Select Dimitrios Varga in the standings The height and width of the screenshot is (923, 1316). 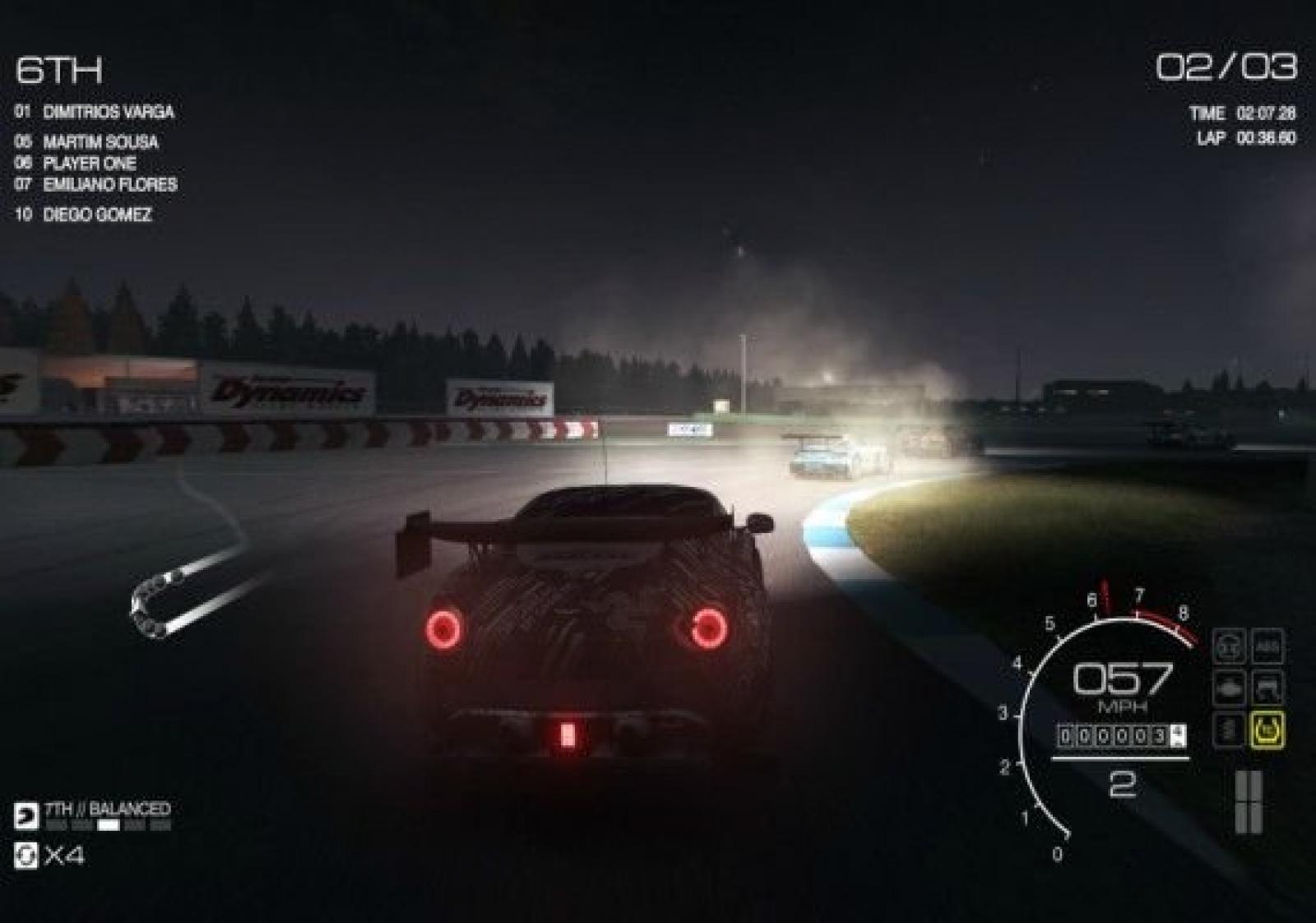click(108, 112)
